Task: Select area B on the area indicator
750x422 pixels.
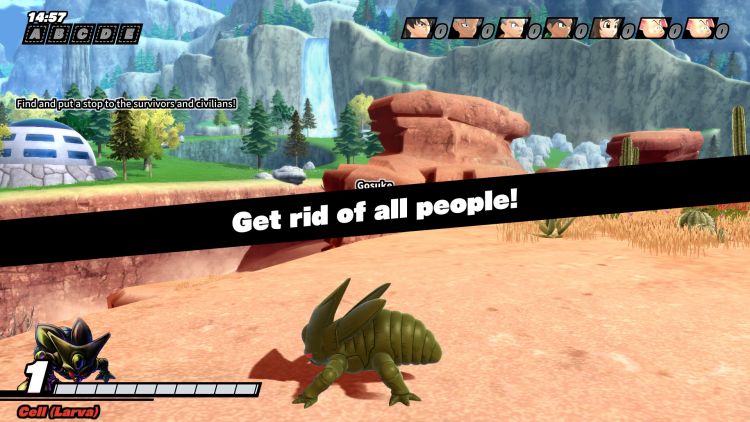Action: point(58,35)
